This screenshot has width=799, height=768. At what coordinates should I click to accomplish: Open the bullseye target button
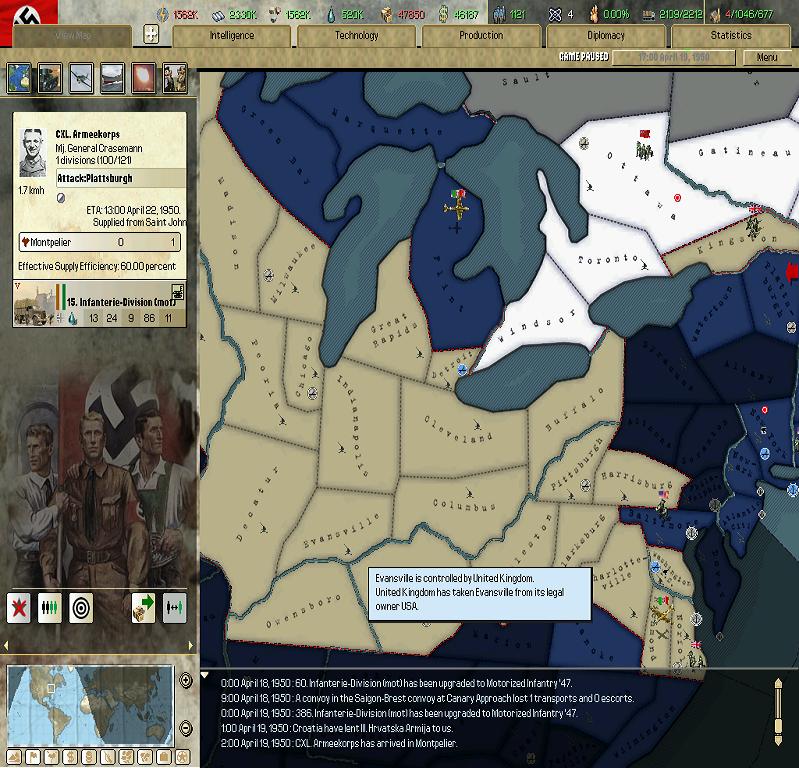81,607
